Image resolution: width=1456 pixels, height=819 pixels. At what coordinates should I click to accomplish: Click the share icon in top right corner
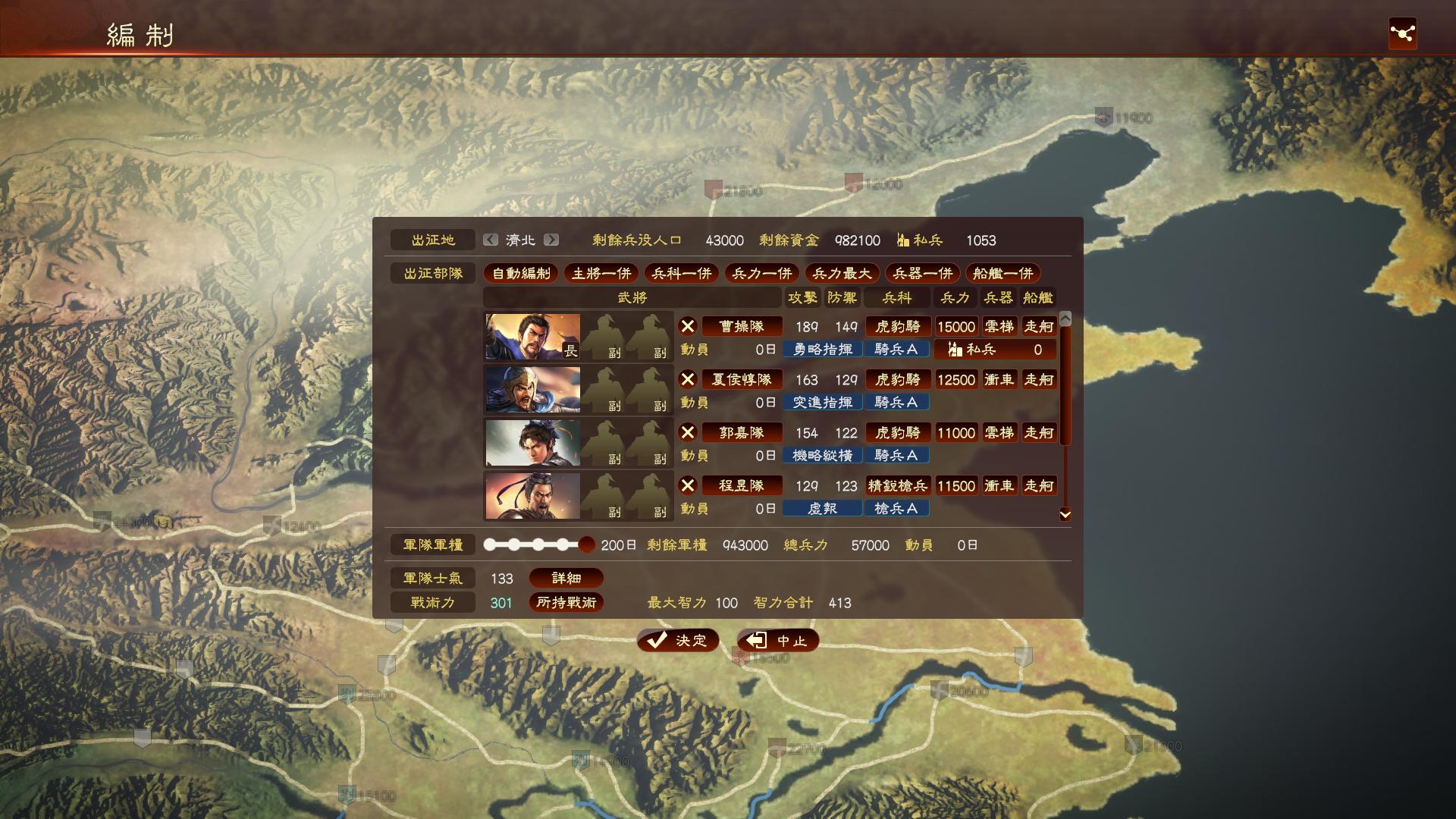click(x=1404, y=32)
